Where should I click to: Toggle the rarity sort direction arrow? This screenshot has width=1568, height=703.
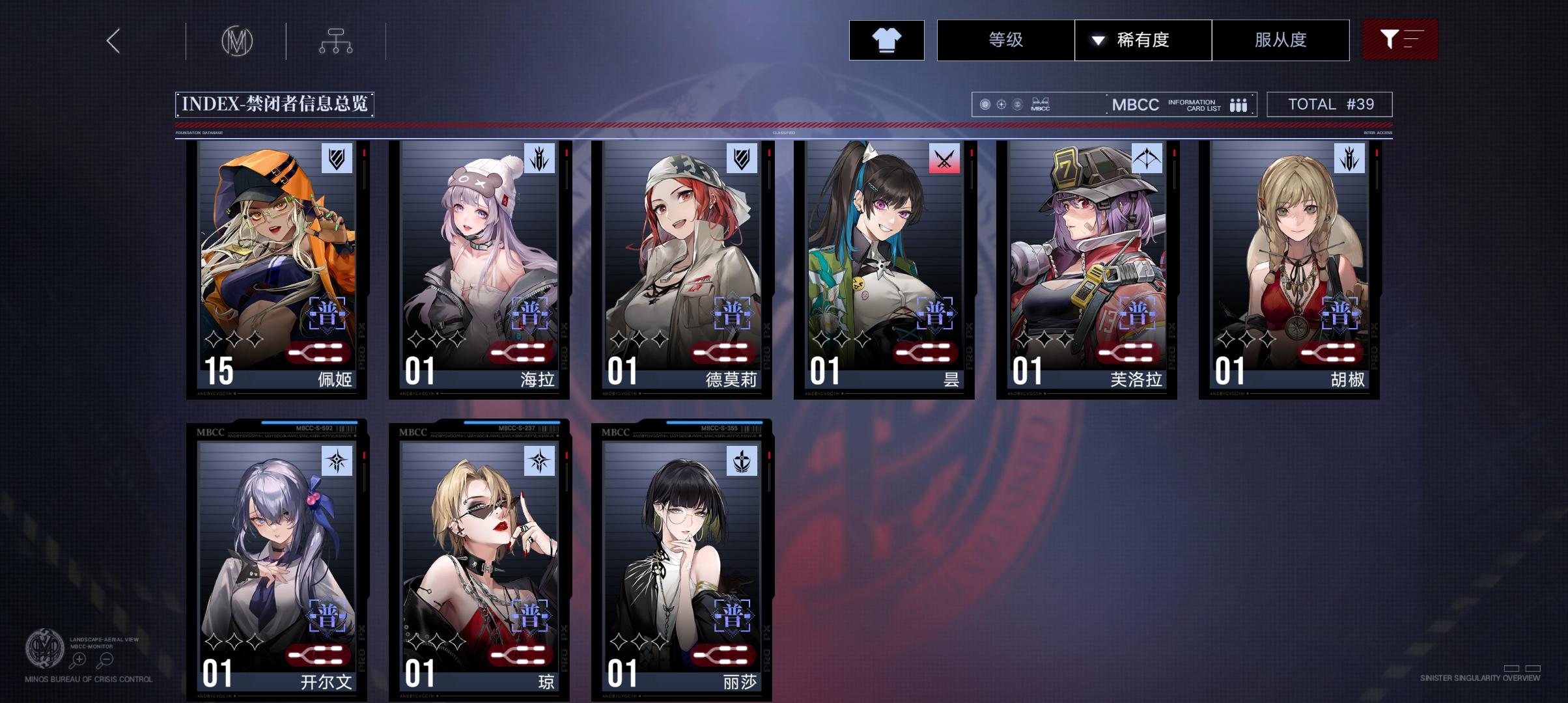click(x=1097, y=40)
